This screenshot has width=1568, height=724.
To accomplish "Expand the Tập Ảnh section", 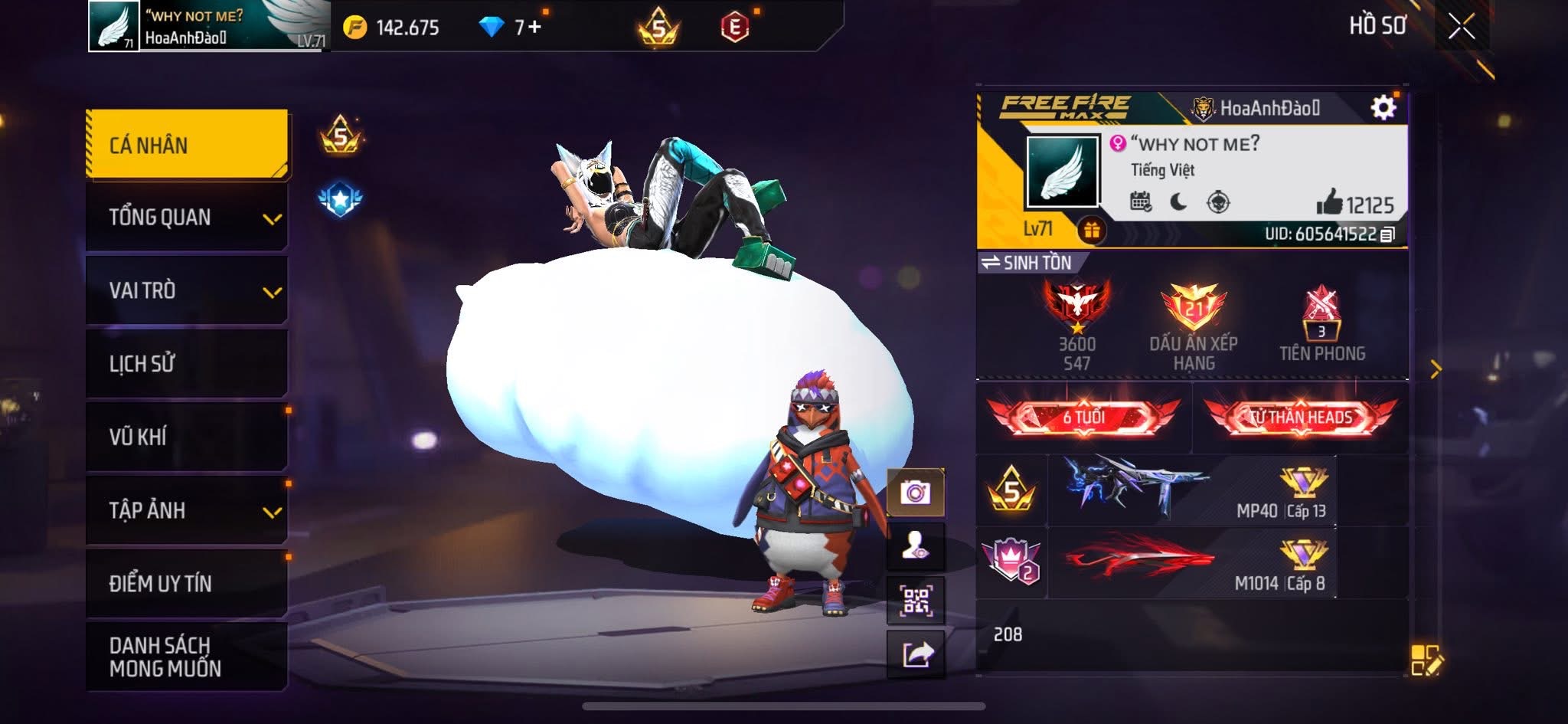I will pos(187,510).
